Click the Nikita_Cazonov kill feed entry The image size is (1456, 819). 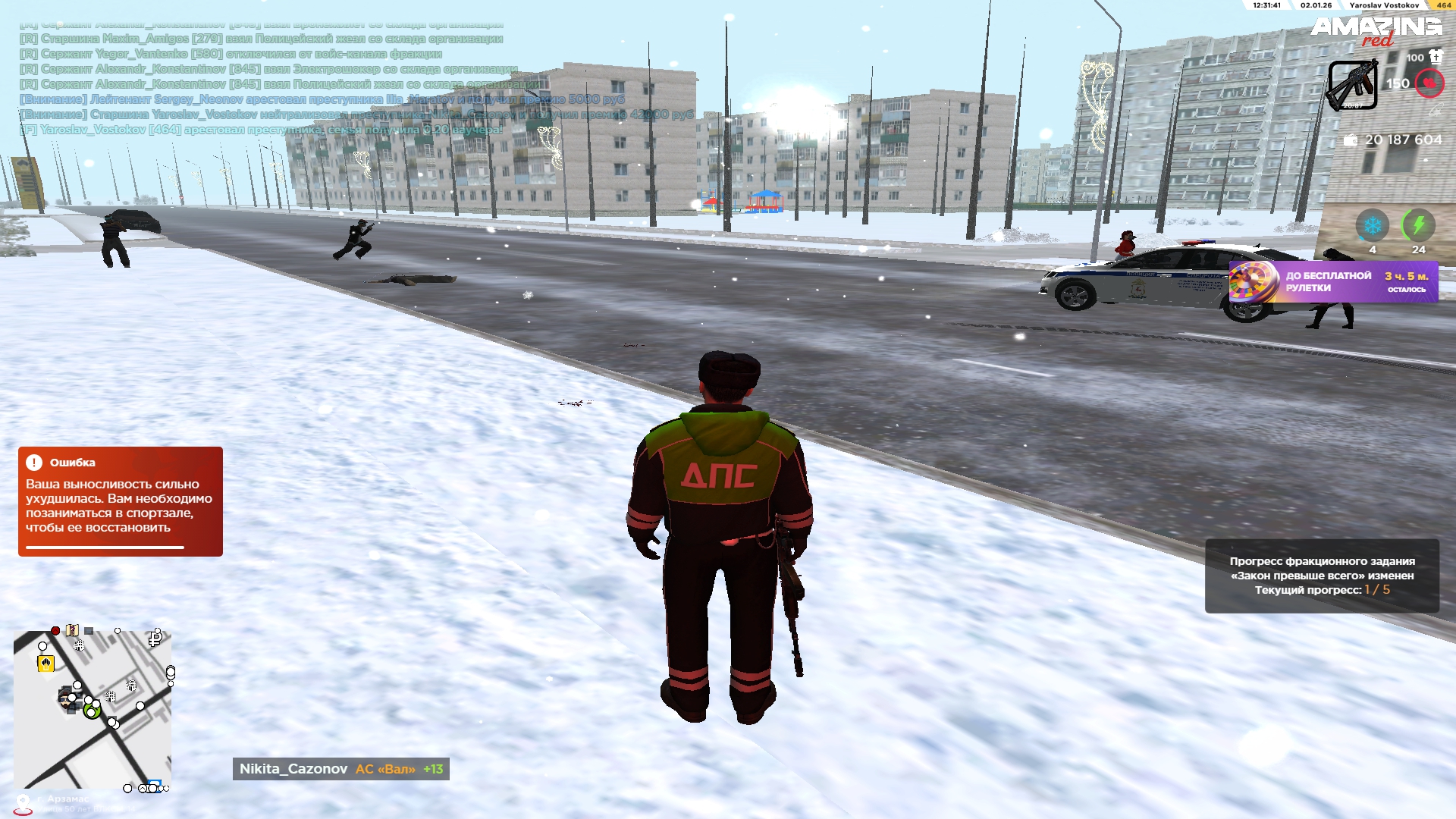340,769
